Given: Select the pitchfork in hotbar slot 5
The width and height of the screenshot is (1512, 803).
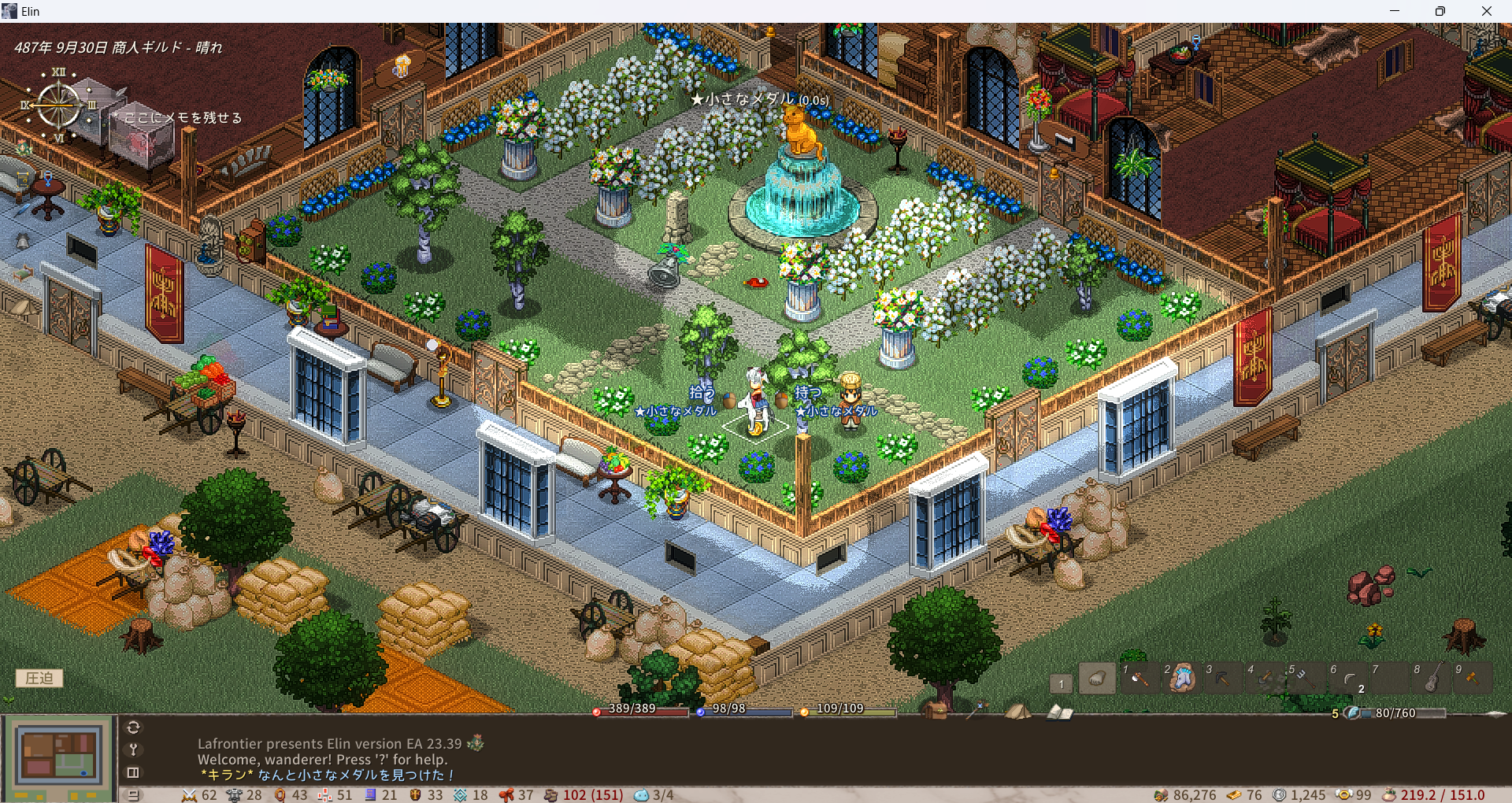Looking at the screenshot, I should click(1306, 678).
